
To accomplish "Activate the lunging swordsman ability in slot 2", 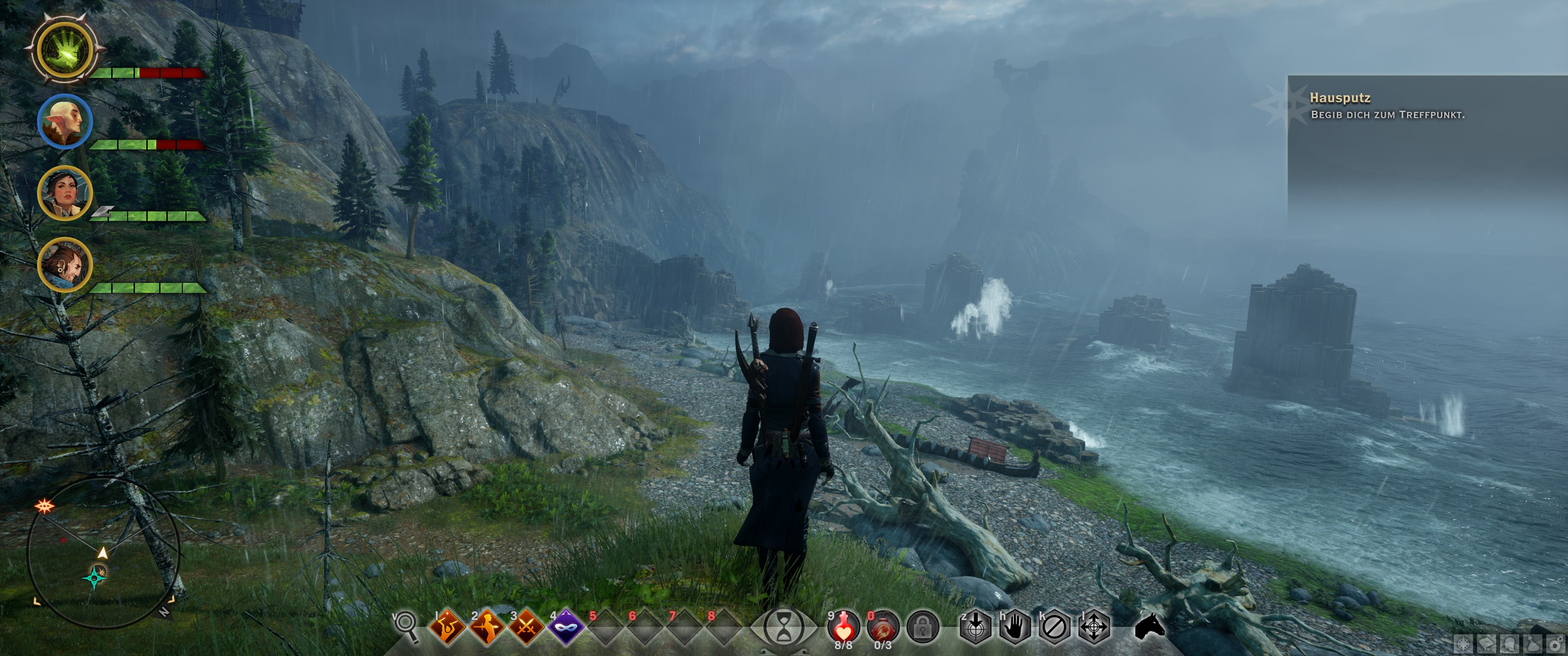I will coord(487,627).
